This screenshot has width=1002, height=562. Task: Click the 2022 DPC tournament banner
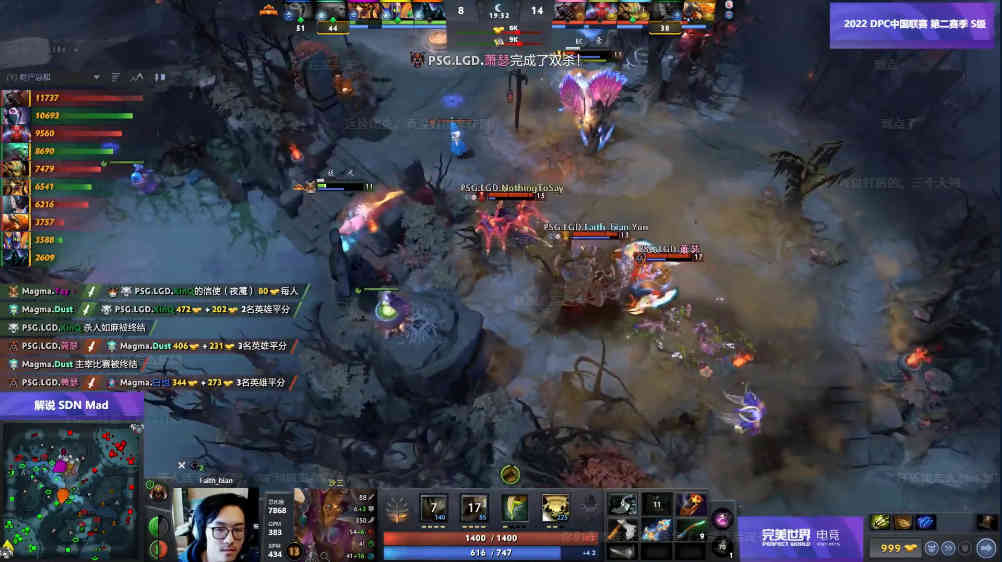913,24
